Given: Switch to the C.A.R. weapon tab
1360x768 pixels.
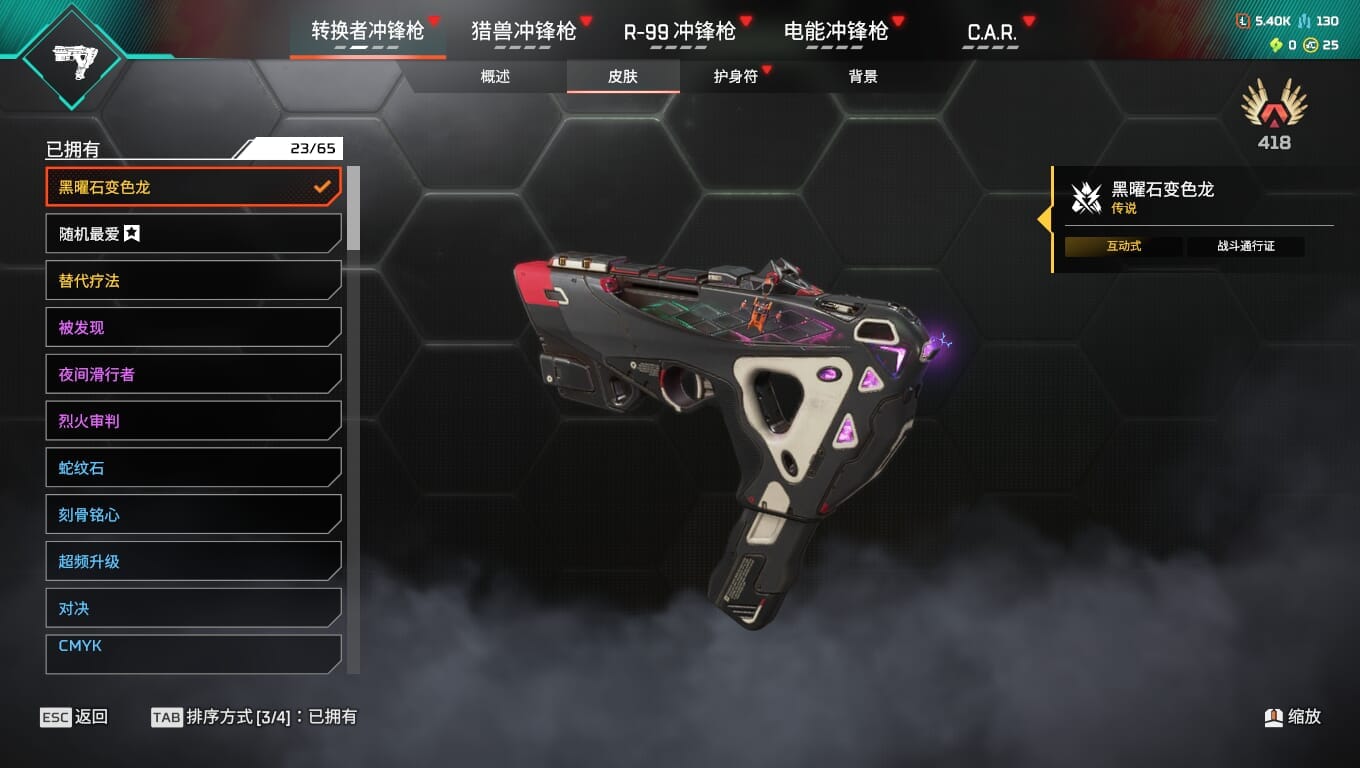Looking at the screenshot, I should point(991,31).
